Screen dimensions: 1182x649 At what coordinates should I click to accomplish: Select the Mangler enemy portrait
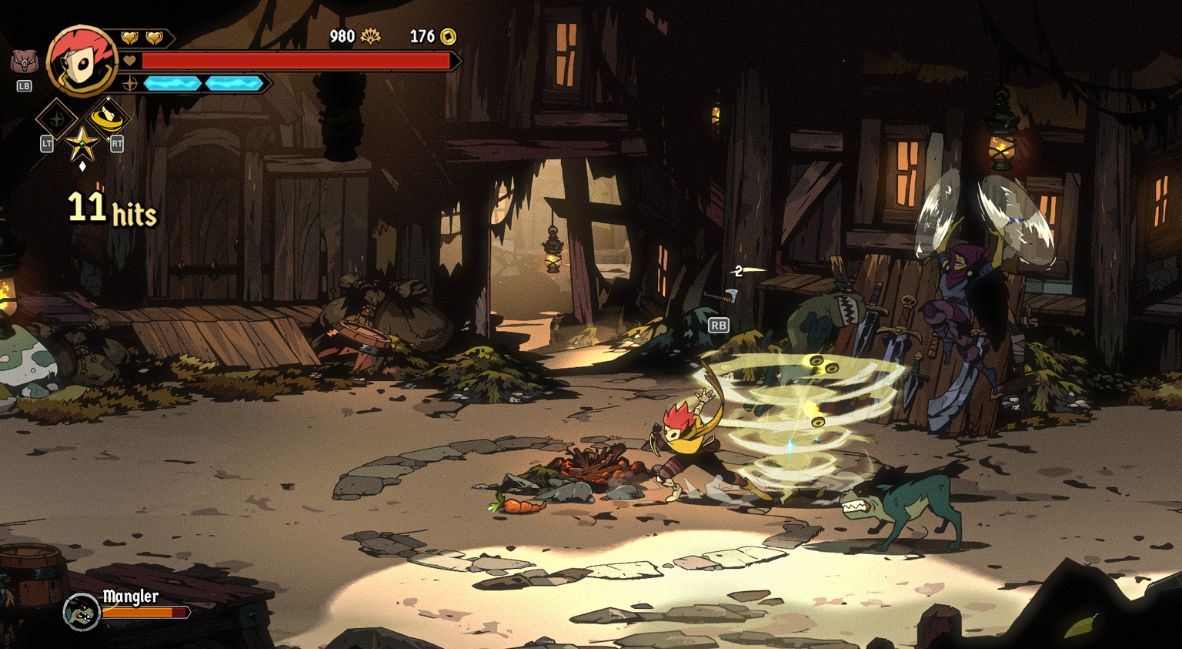[x=81, y=610]
